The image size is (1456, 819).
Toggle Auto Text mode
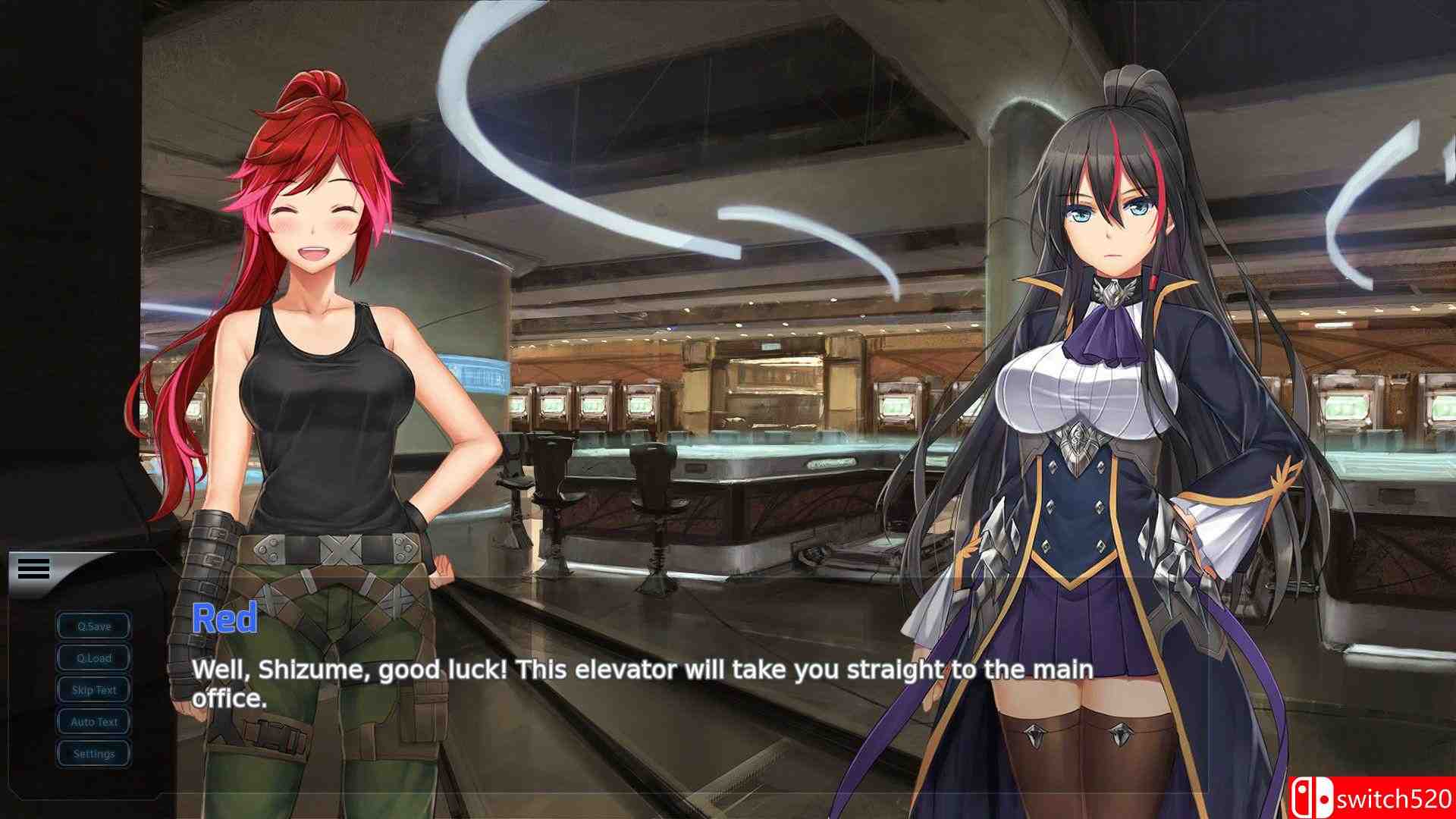94,722
